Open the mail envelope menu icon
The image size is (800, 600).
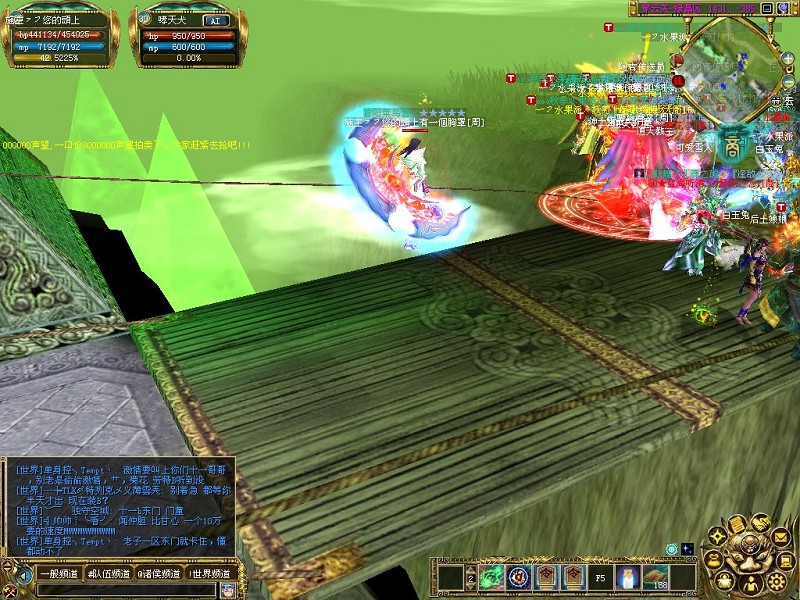pyautogui.click(x=782, y=540)
